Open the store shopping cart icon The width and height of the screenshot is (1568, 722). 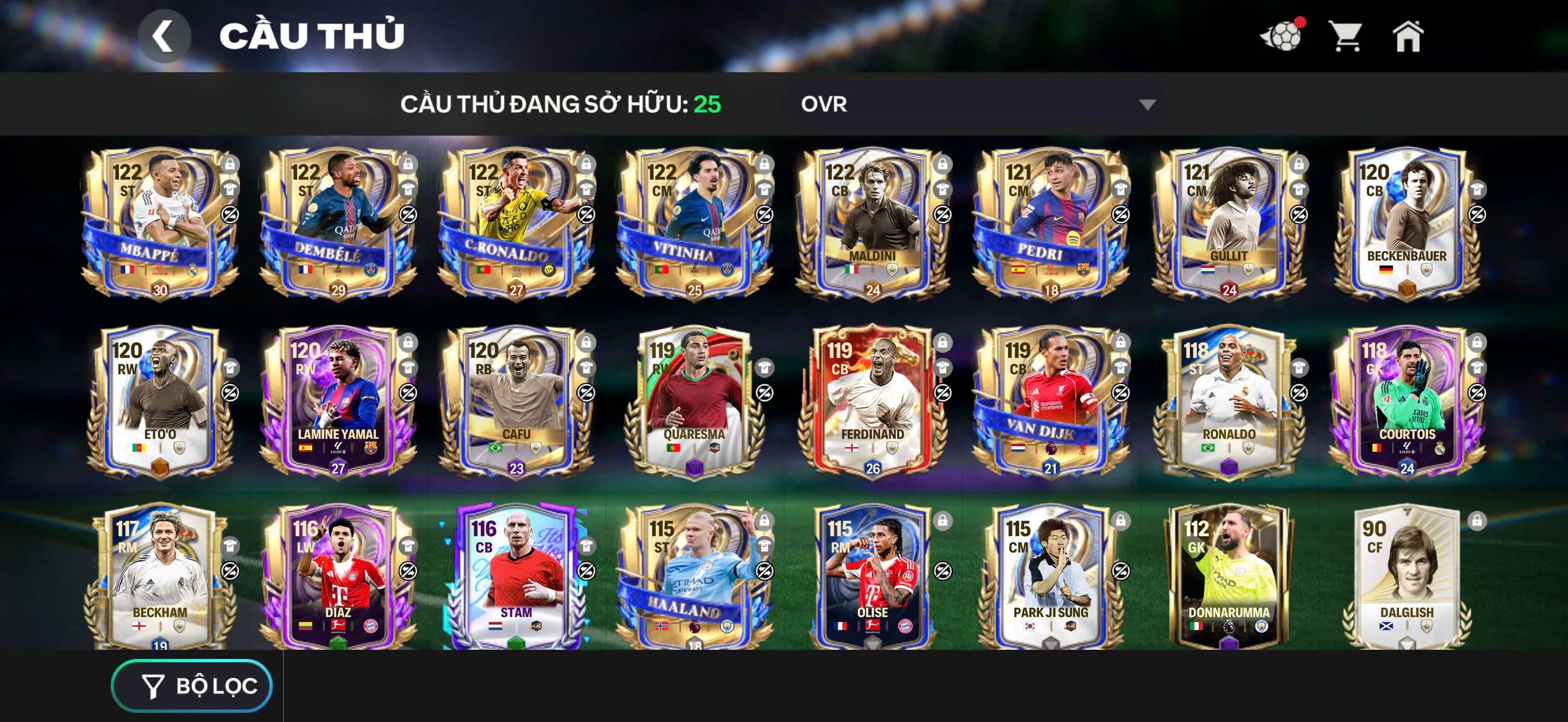coord(1347,38)
